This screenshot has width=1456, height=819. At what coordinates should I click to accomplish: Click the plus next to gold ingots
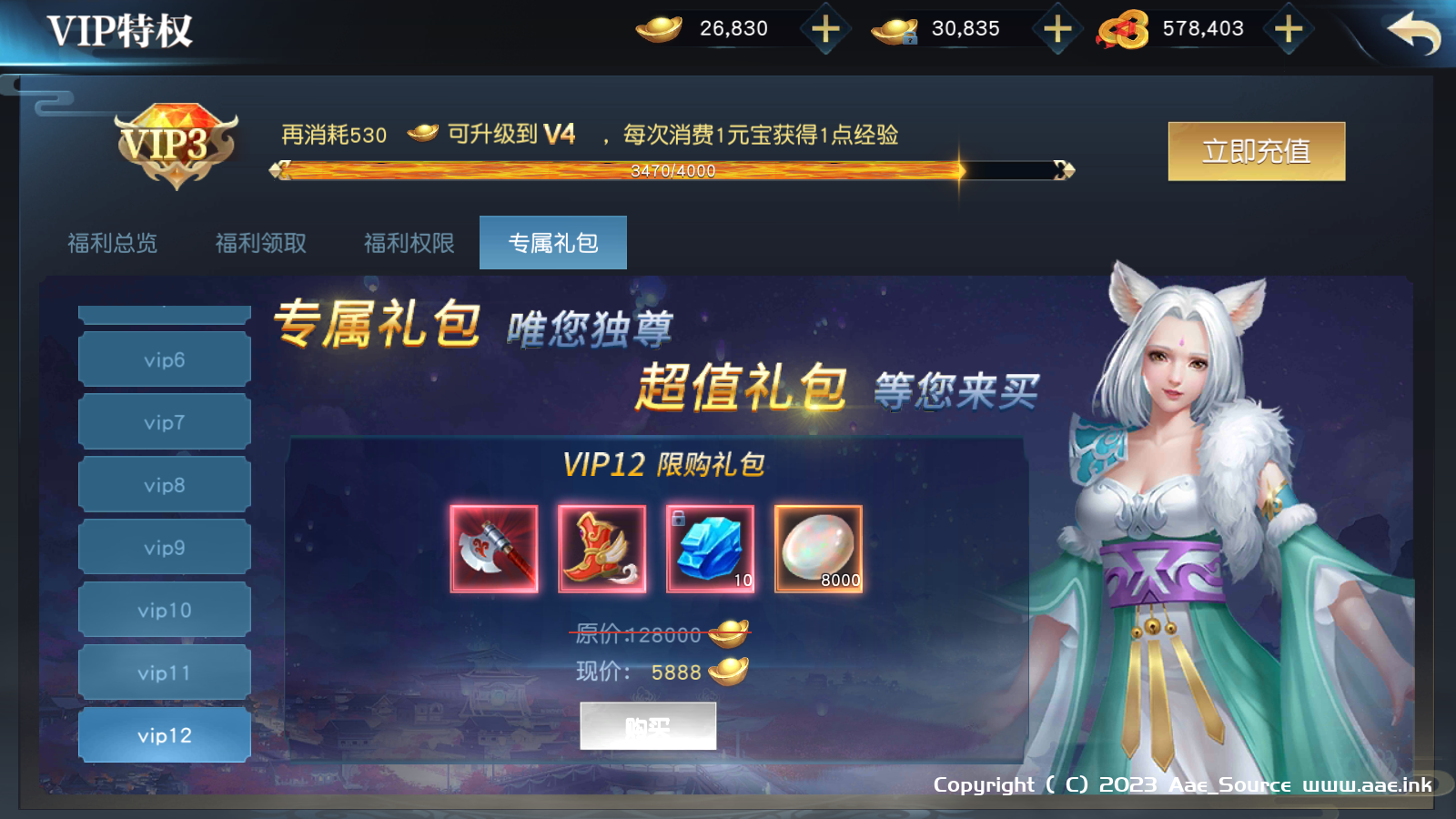(824, 28)
